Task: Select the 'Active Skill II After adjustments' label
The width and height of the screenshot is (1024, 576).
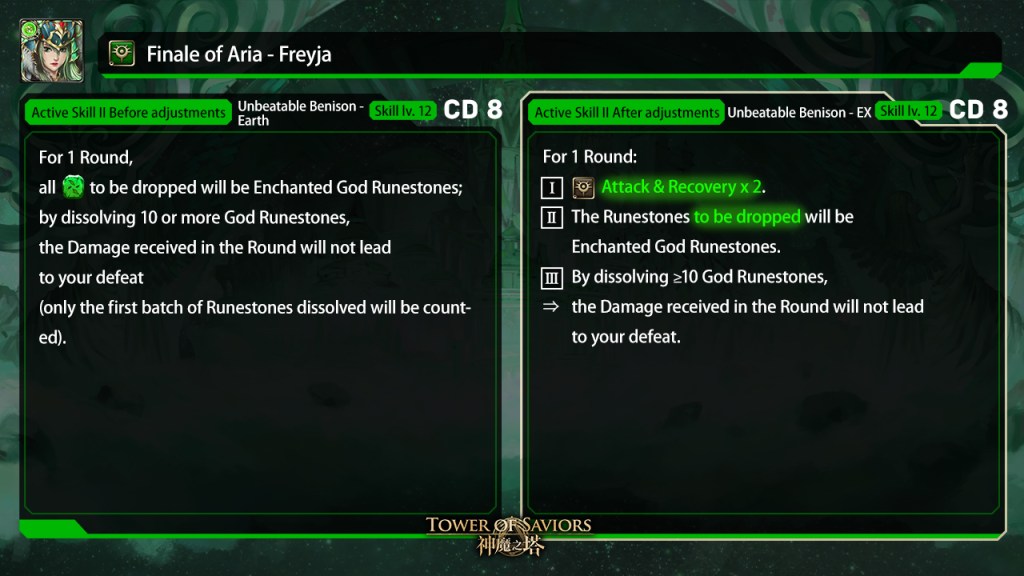Action: point(627,112)
